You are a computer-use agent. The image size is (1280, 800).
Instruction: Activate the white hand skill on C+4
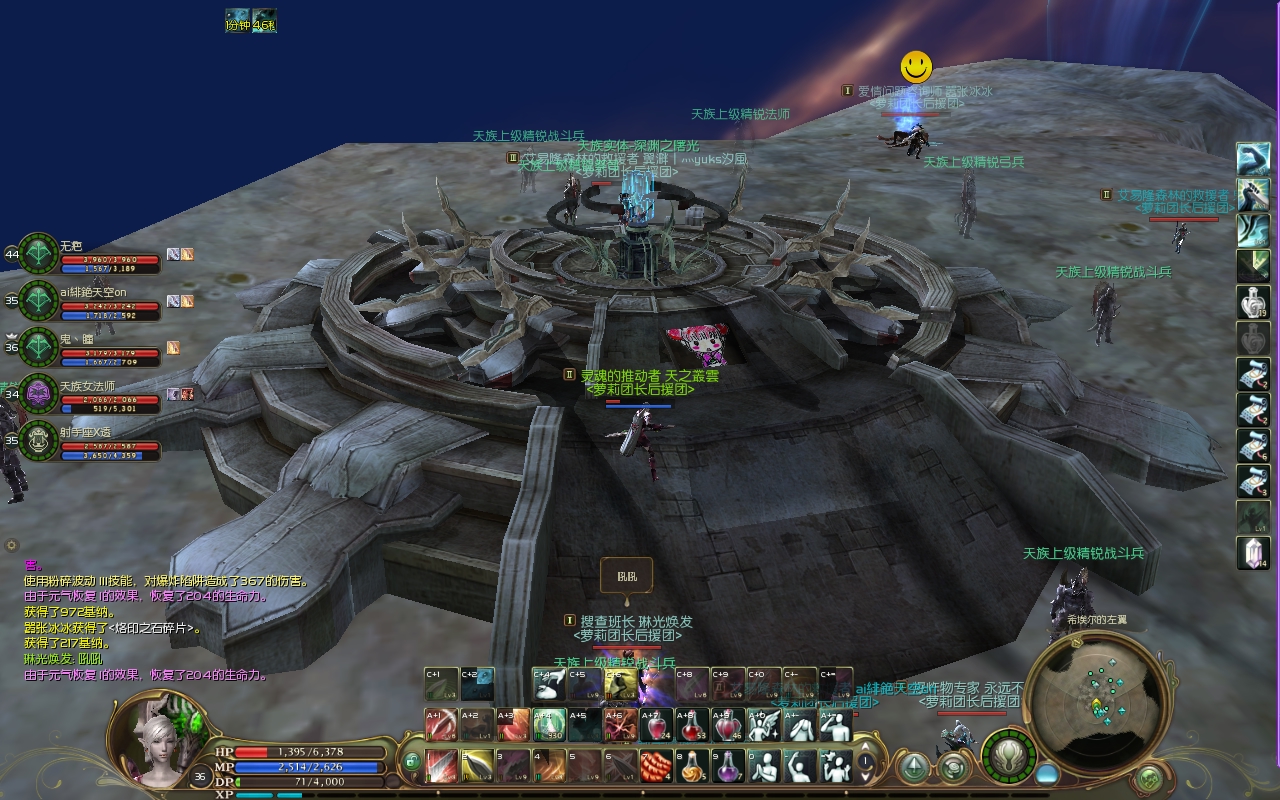[548, 684]
